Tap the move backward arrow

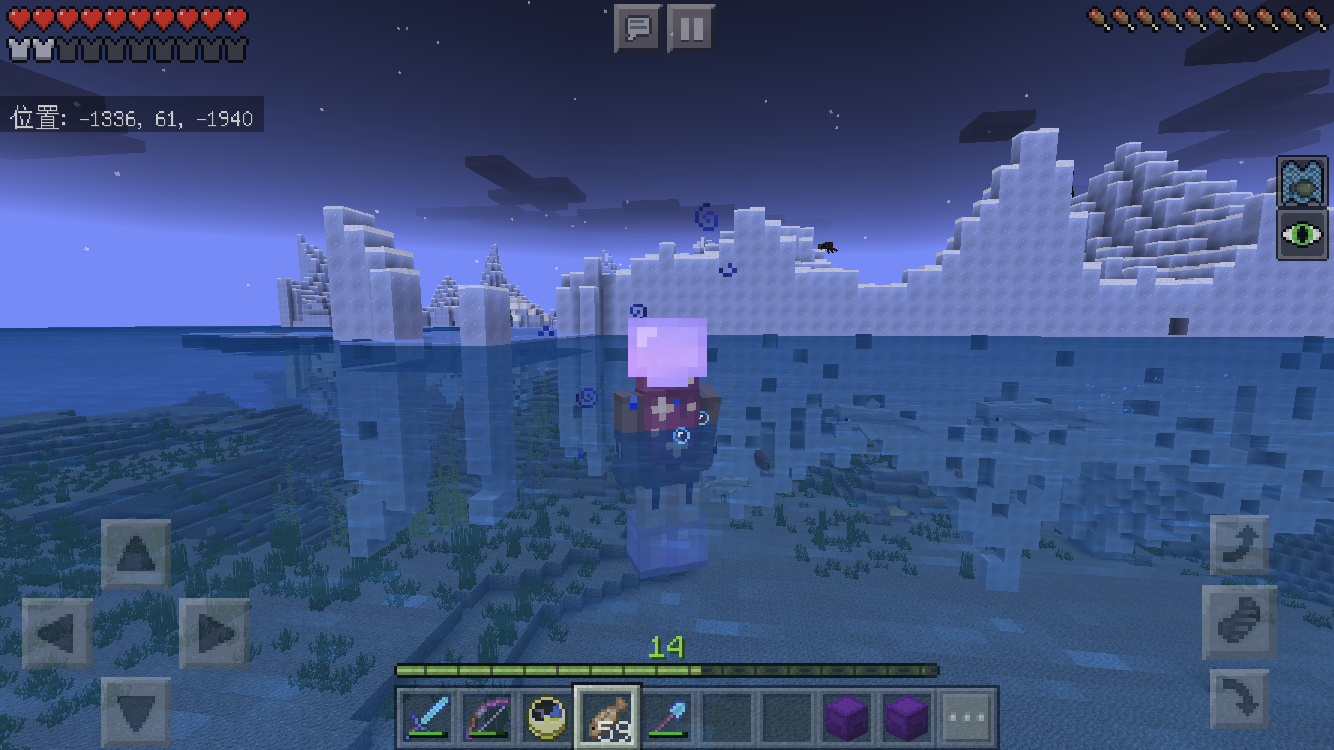tap(136, 711)
